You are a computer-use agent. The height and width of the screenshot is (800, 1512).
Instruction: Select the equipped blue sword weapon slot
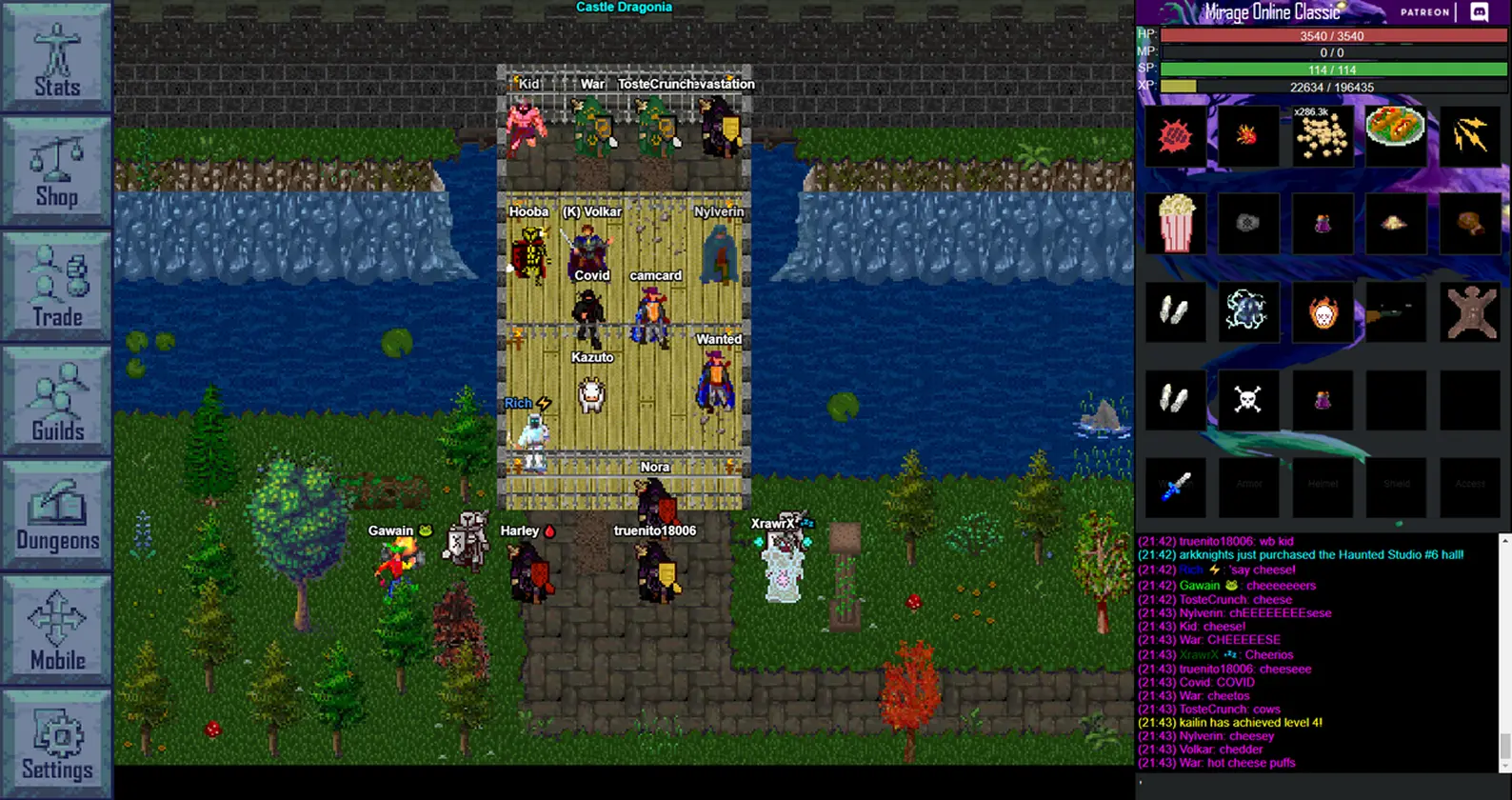click(1176, 486)
